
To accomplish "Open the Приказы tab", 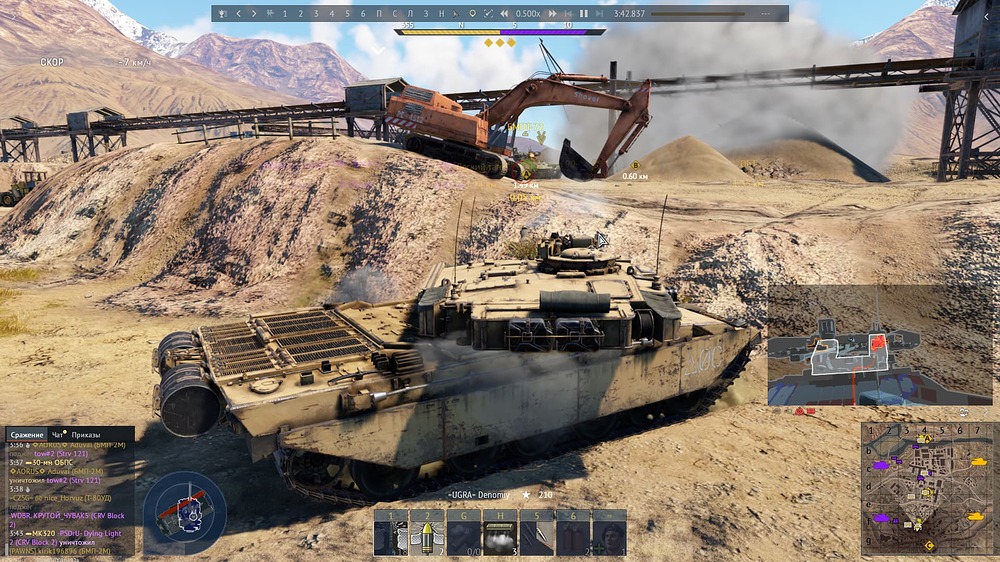I will pos(86,435).
